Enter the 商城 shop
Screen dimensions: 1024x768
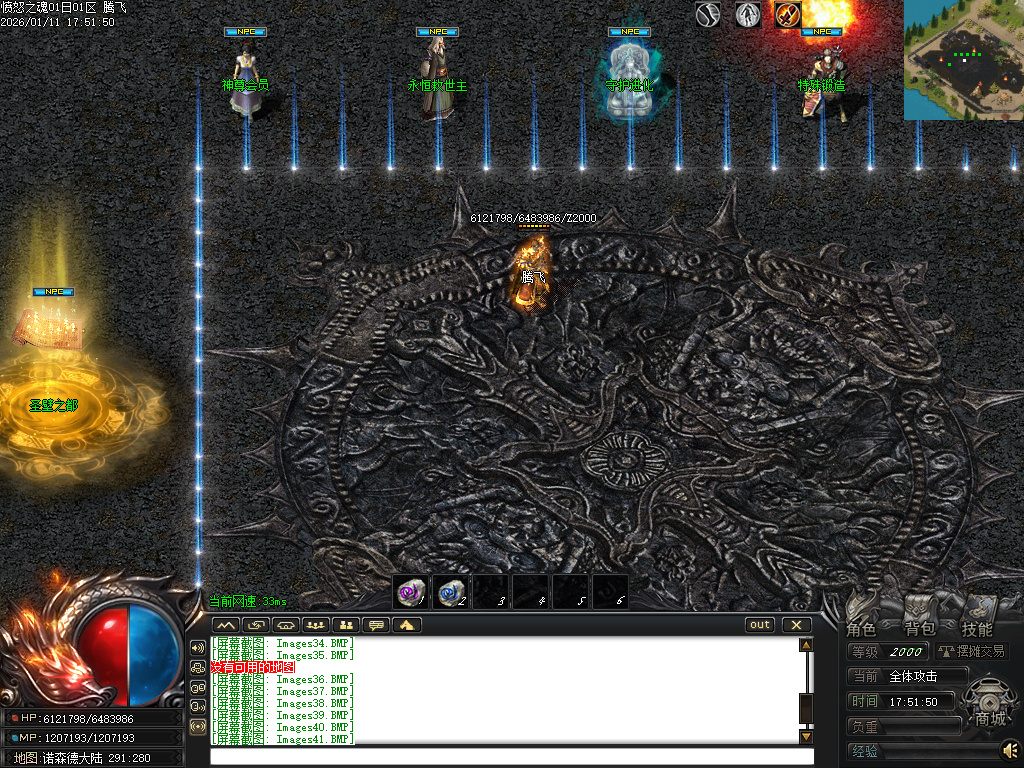(989, 704)
